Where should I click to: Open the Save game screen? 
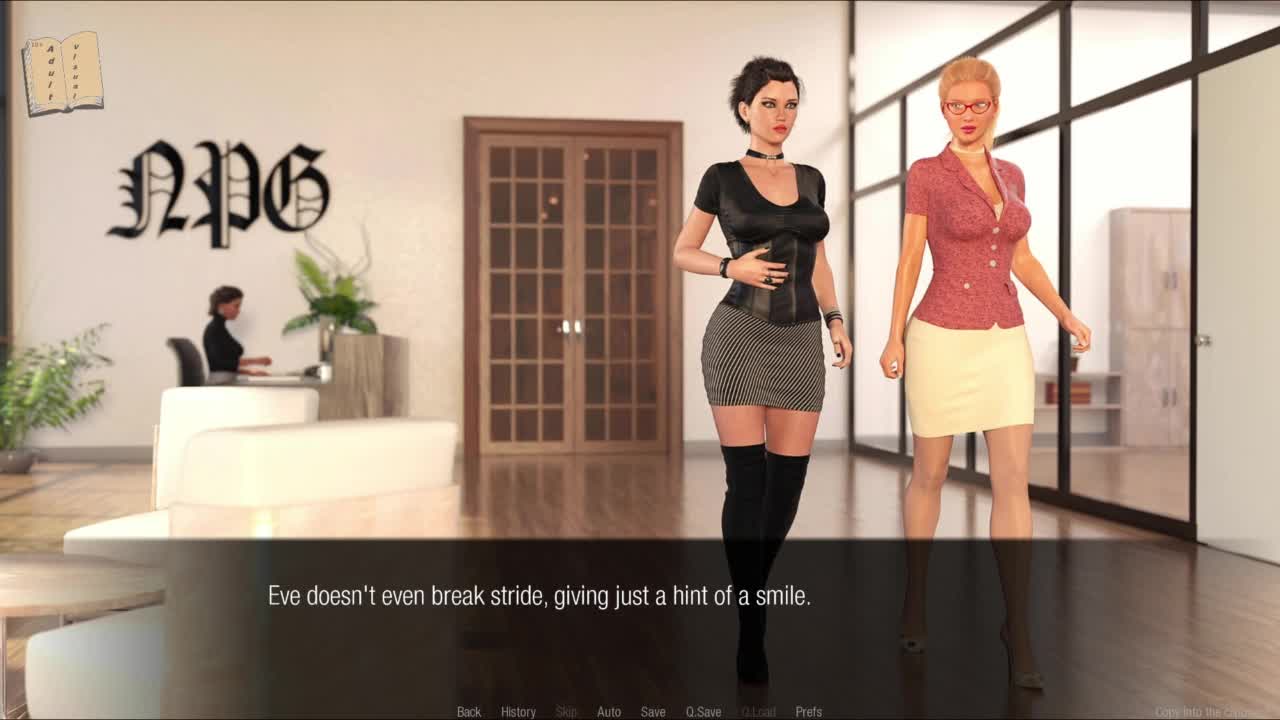(x=653, y=711)
